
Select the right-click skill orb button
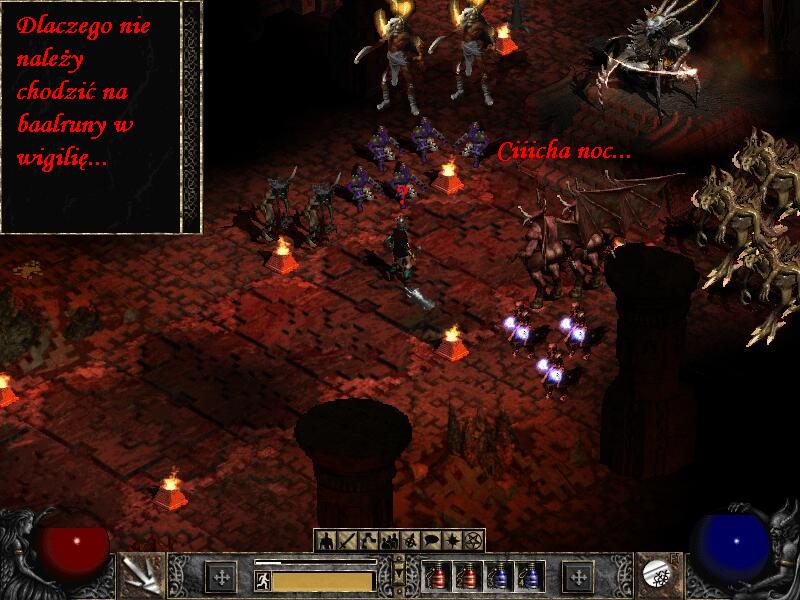660,574
